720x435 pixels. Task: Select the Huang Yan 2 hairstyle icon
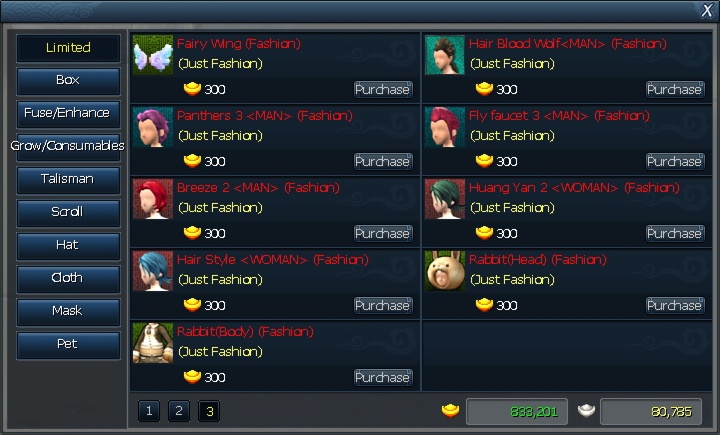[445, 199]
